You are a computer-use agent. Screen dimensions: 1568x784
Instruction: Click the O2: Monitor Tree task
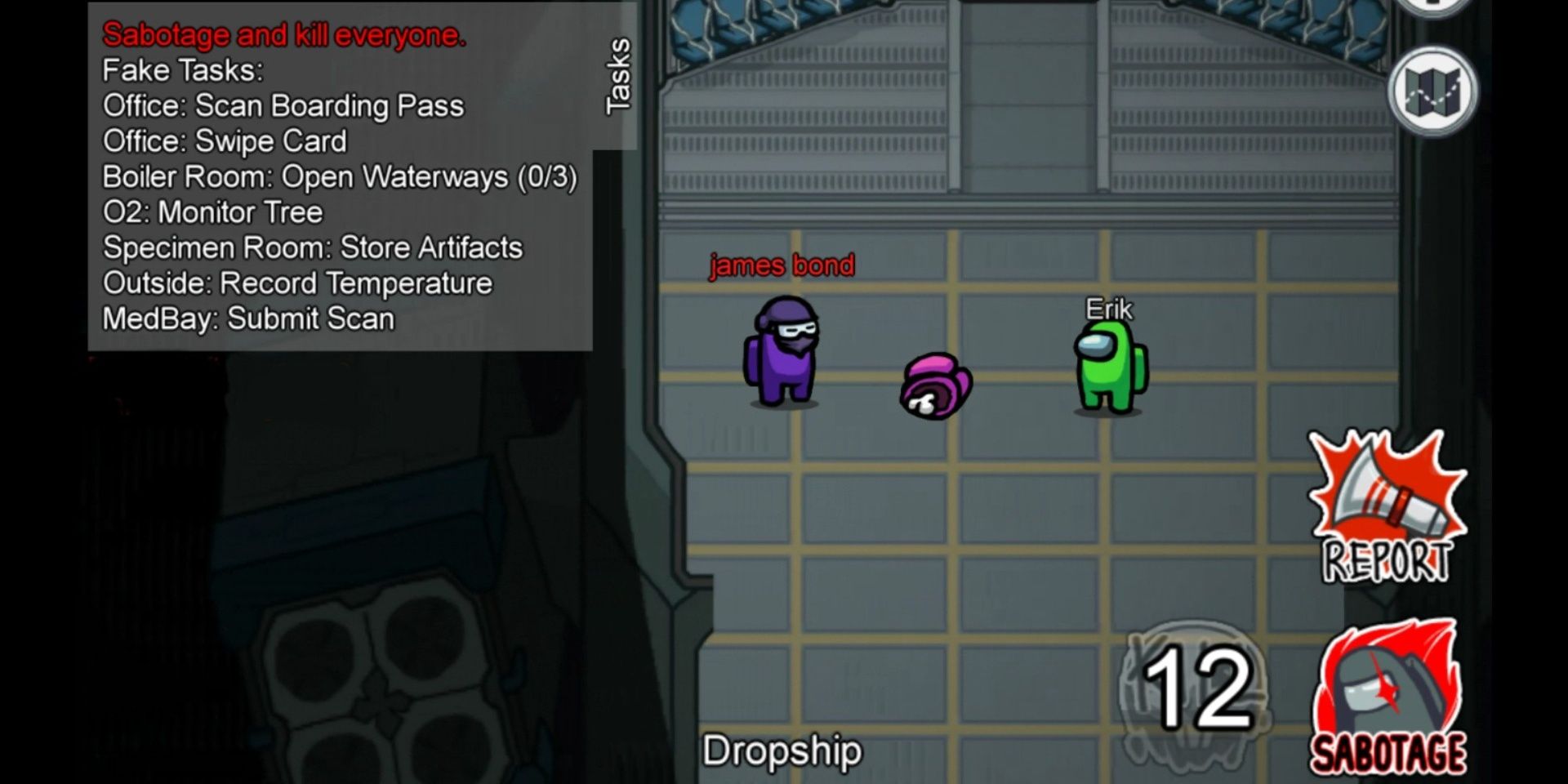(x=212, y=212)
